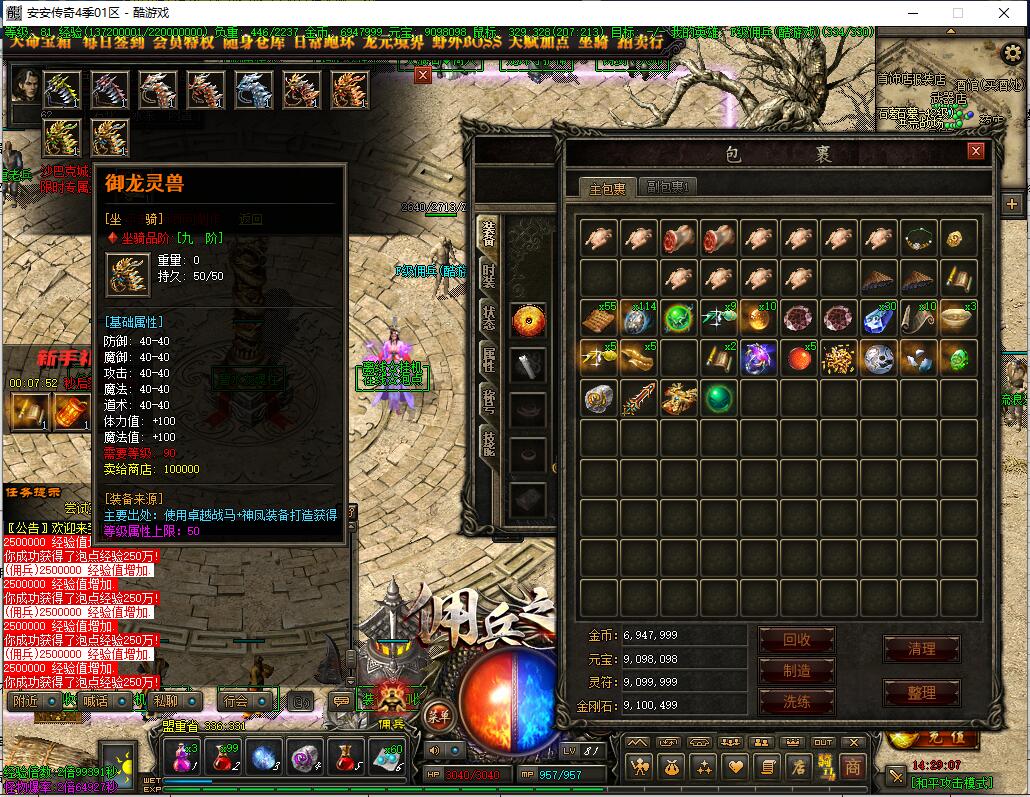
Task: Open the round 菜单 menu button
Action: (x=438, y=714)
